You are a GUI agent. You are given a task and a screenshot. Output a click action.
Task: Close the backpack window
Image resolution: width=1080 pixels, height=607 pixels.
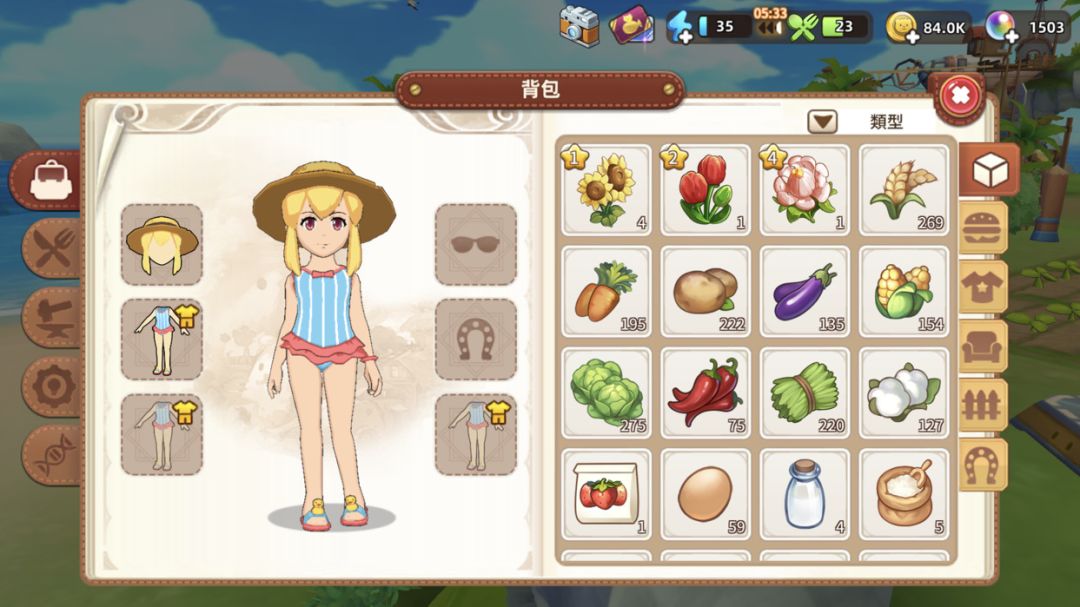click(959, 96)
